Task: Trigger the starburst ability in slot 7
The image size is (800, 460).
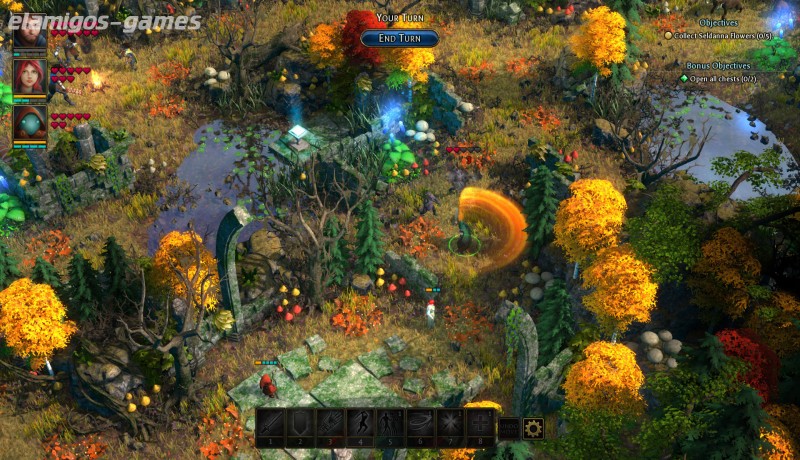Action: click(x=451, y=424)
